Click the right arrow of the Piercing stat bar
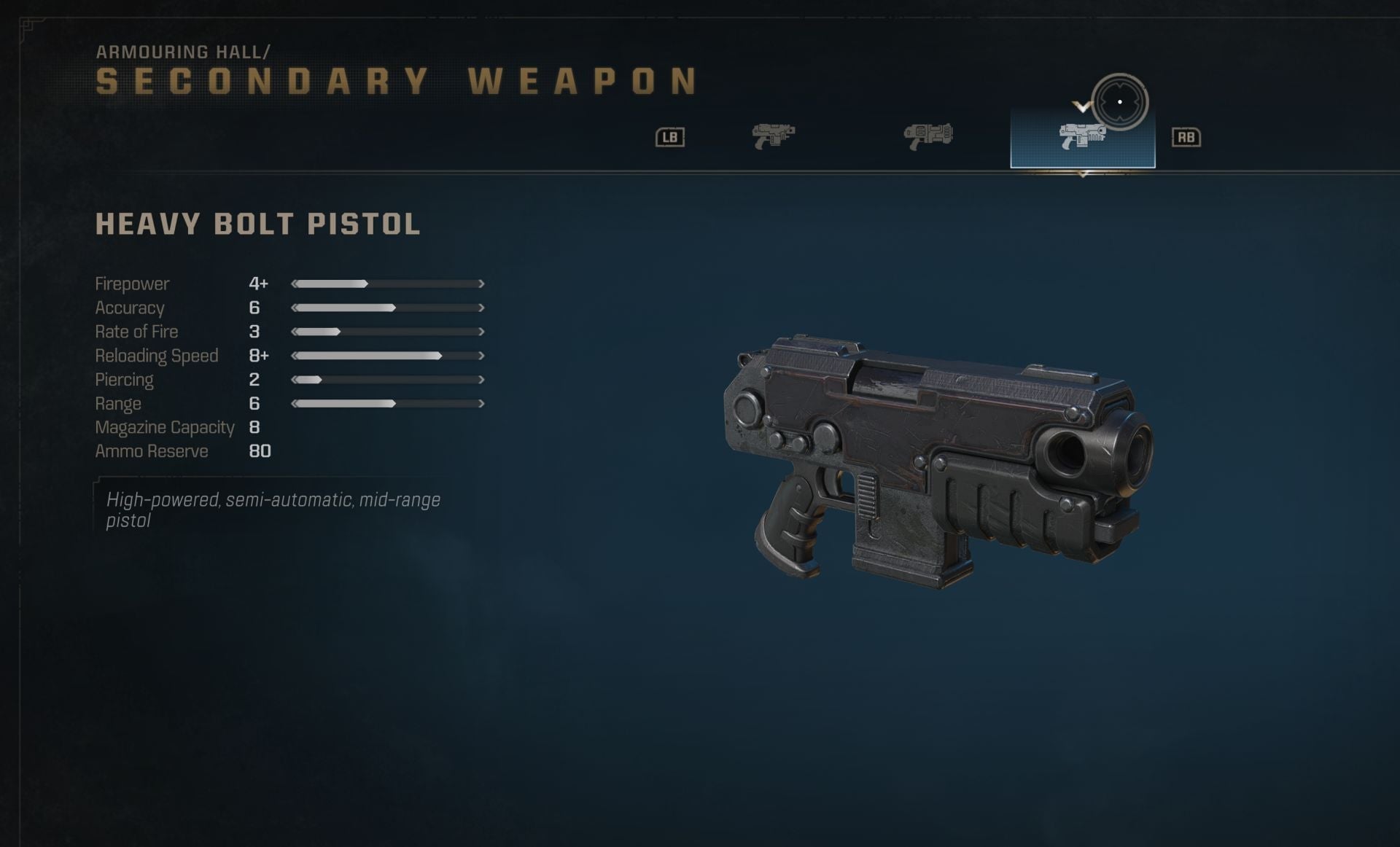 (481, 380)
